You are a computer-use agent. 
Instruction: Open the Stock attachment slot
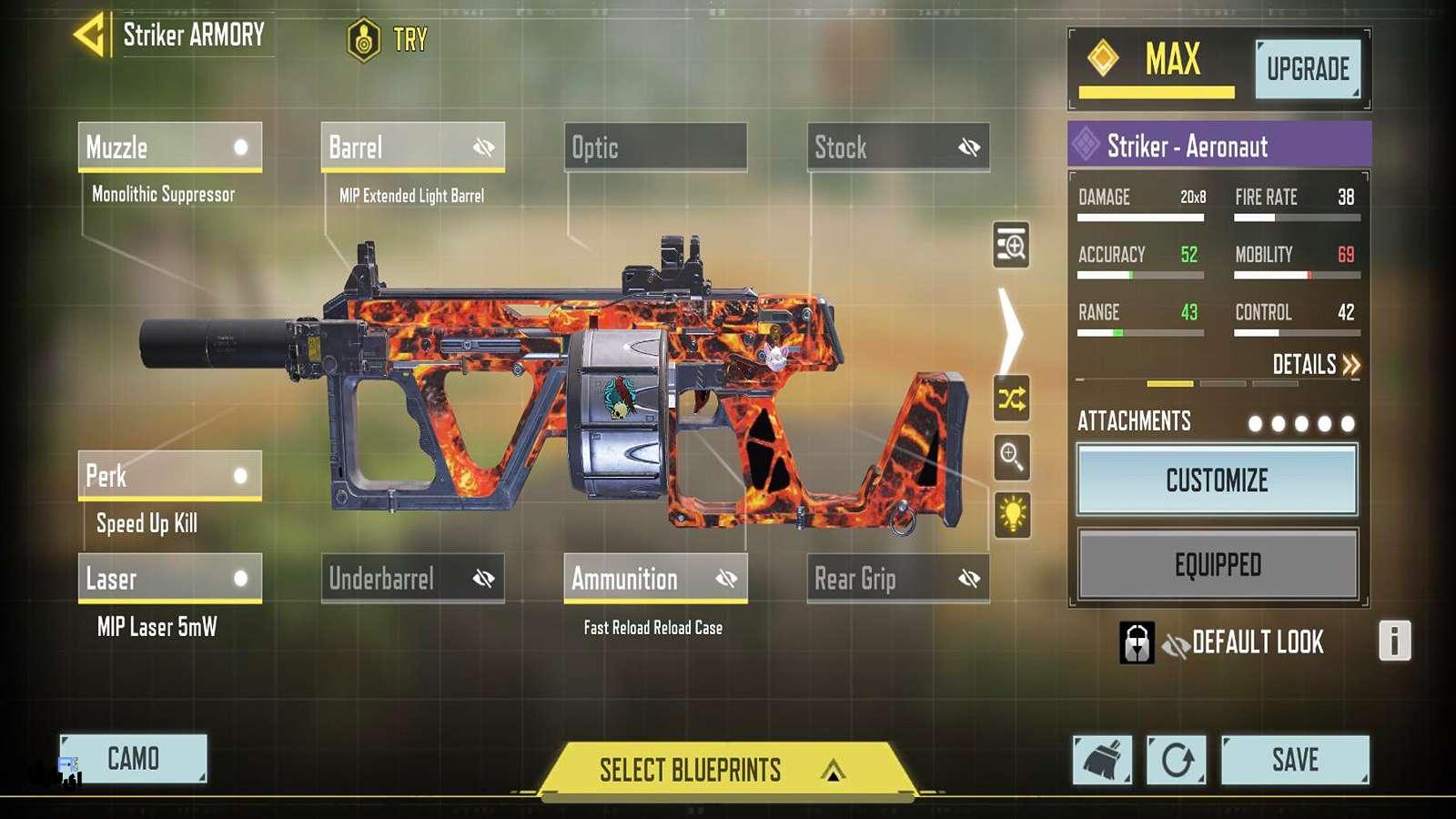898,147
